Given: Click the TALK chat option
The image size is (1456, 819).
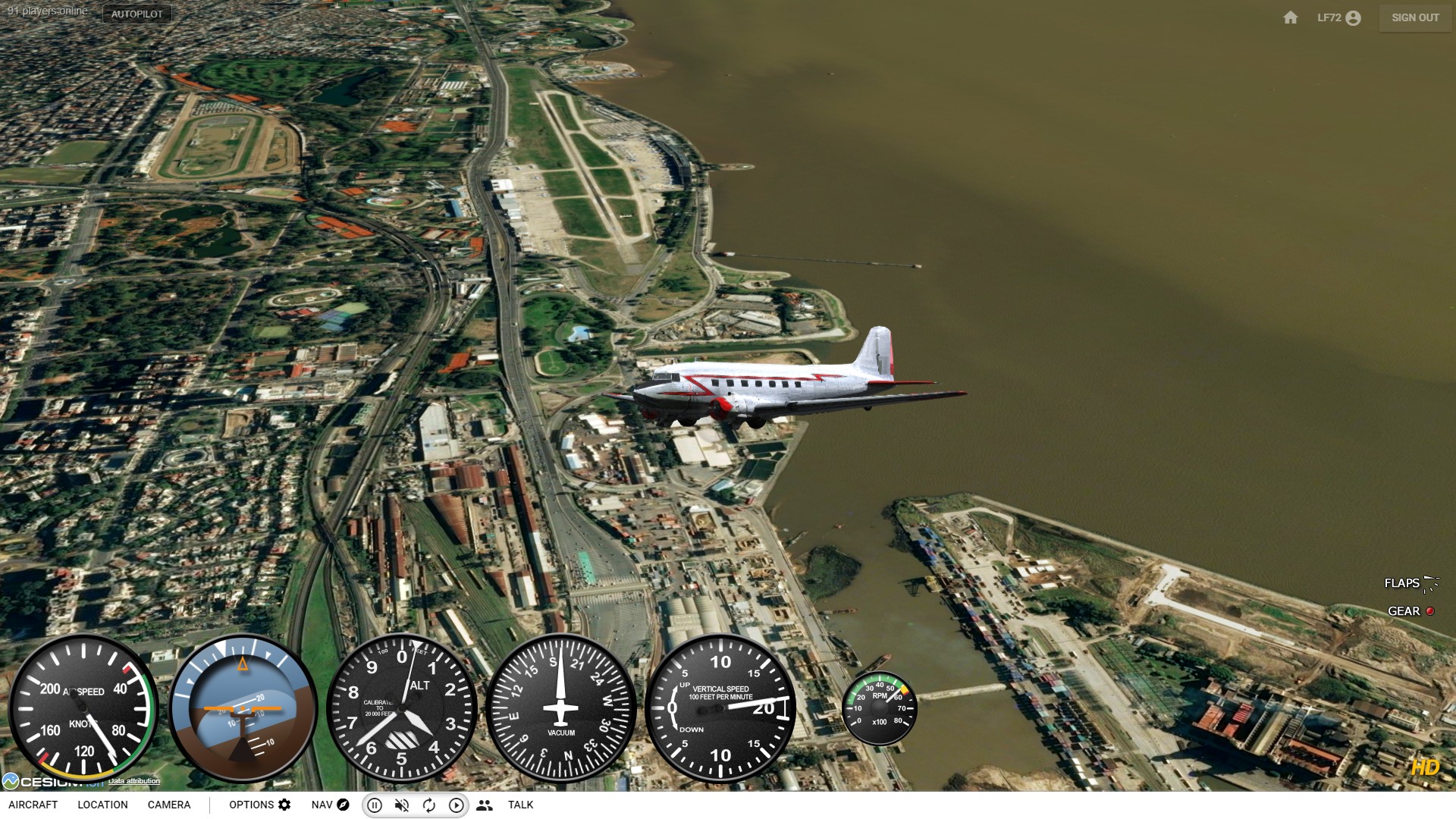Looking at the screenshot, I should pos(520,805).
